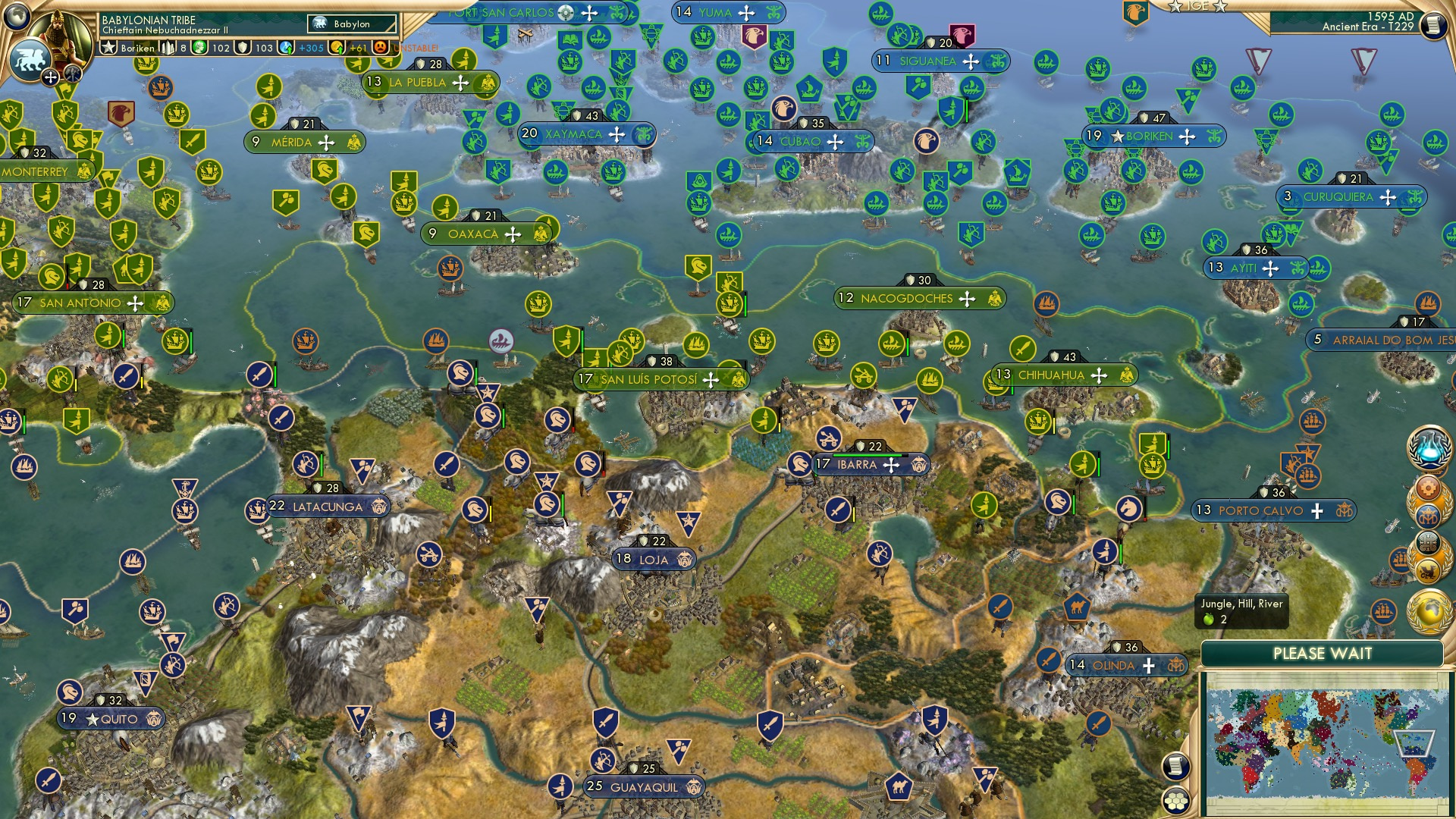Click the winged lion Babylon civilization icon
The width and height of the screenshot is (1456, 819).
coord(29,61)
